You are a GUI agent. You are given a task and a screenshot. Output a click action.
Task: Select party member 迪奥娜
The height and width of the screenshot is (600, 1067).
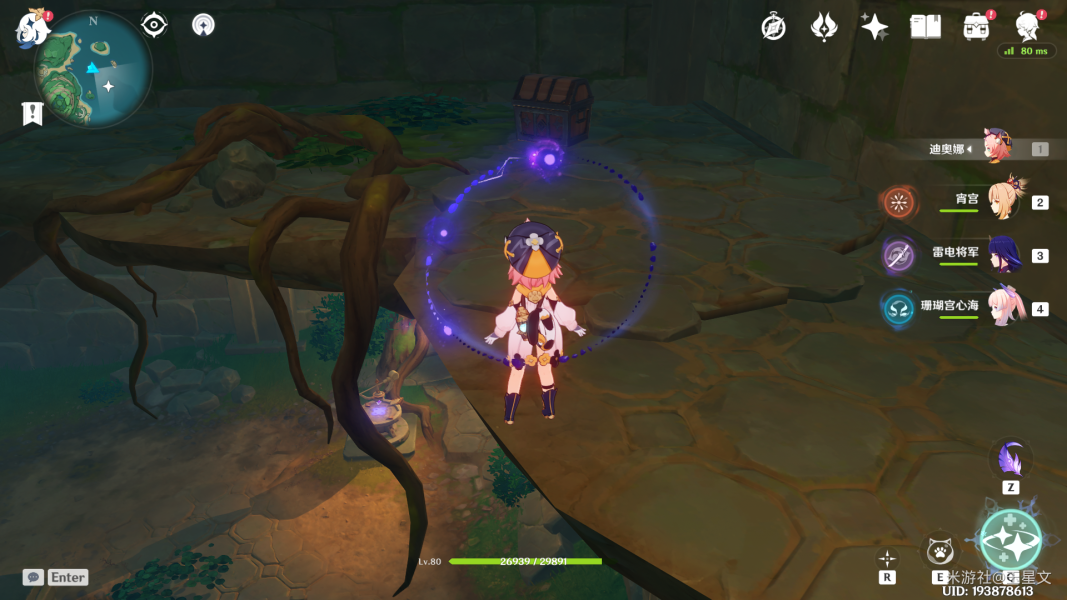(998, 148)
